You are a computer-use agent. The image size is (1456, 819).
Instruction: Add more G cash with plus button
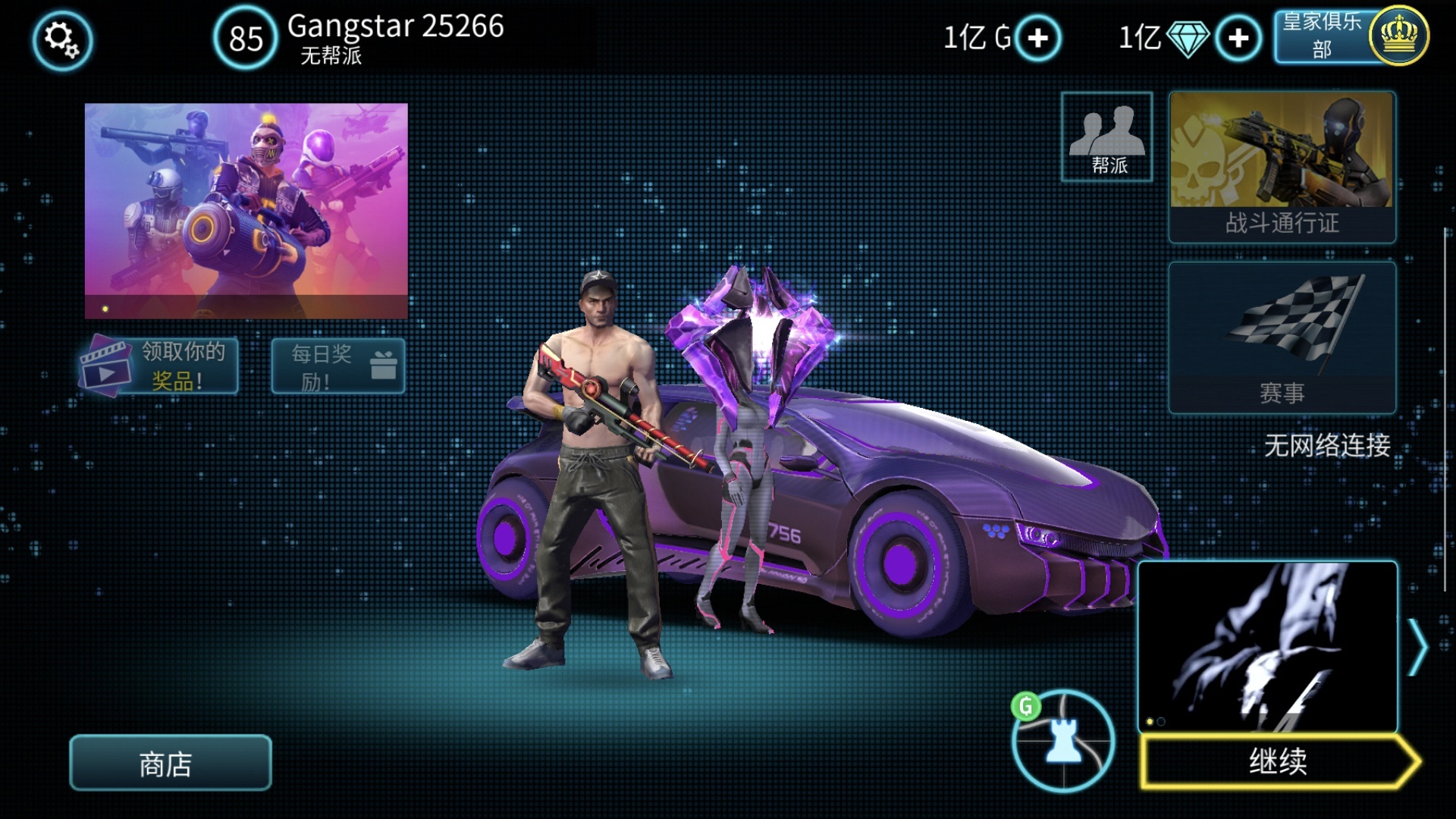click(x=1037, y=38)
